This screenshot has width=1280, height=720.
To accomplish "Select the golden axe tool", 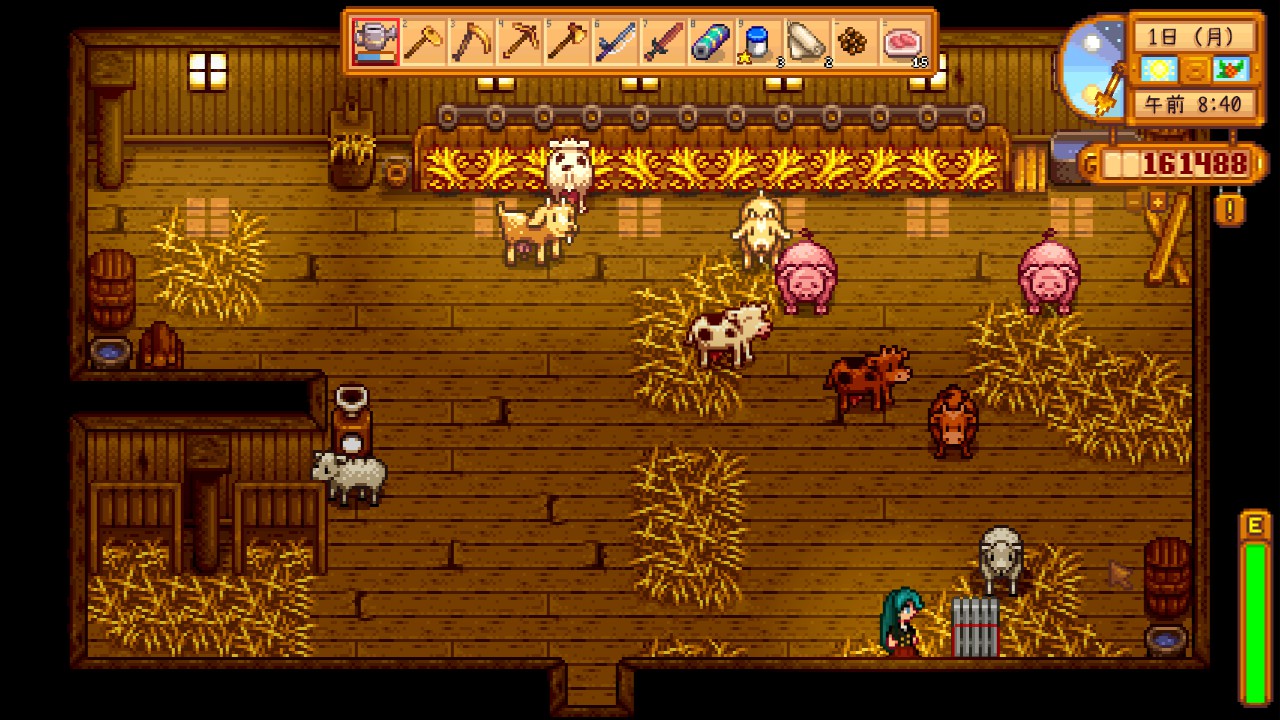I will pyautogui.click(x=568, y=42).
